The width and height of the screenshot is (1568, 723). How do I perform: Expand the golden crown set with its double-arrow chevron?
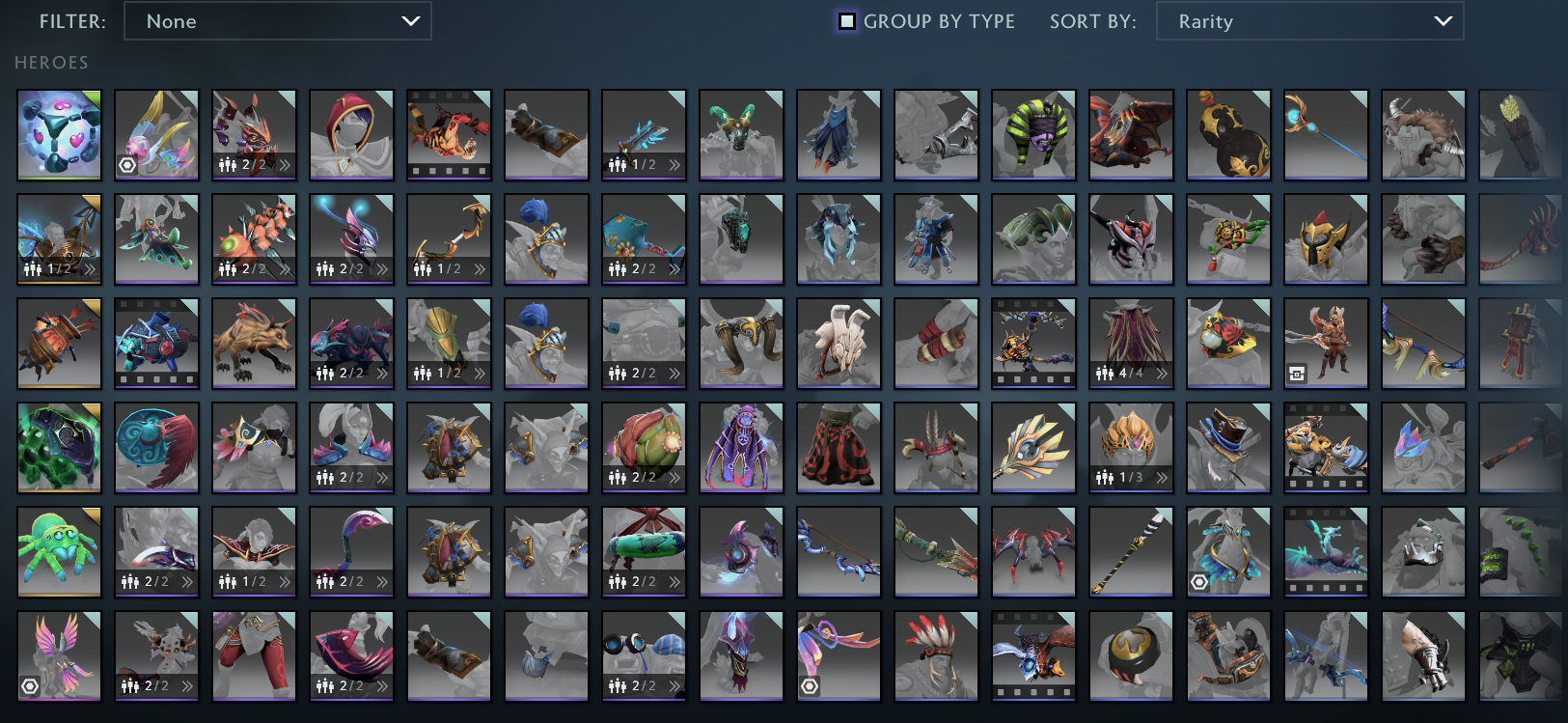[x=1162, y=477]
